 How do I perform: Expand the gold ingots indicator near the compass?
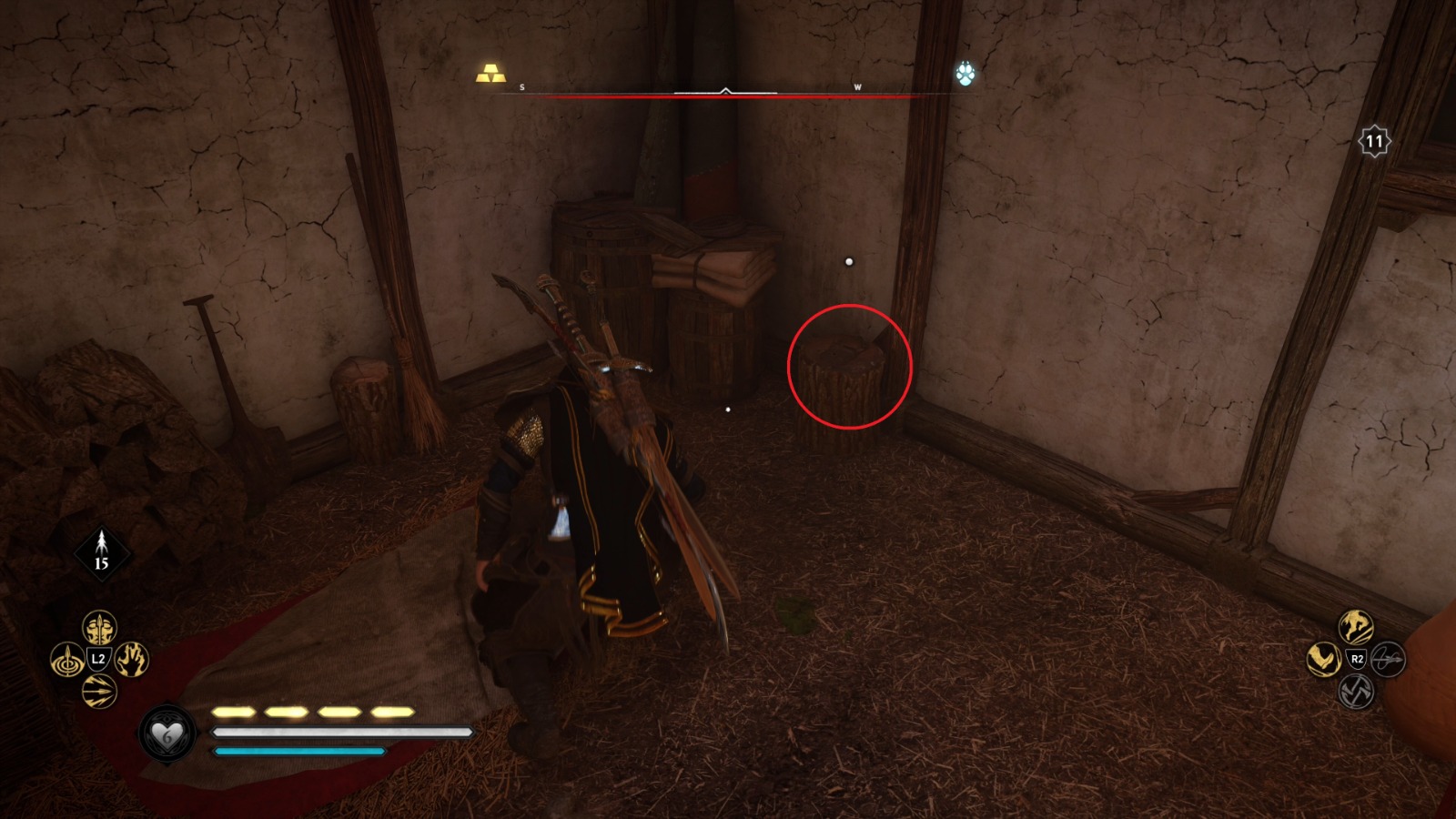tap(490, 75)
